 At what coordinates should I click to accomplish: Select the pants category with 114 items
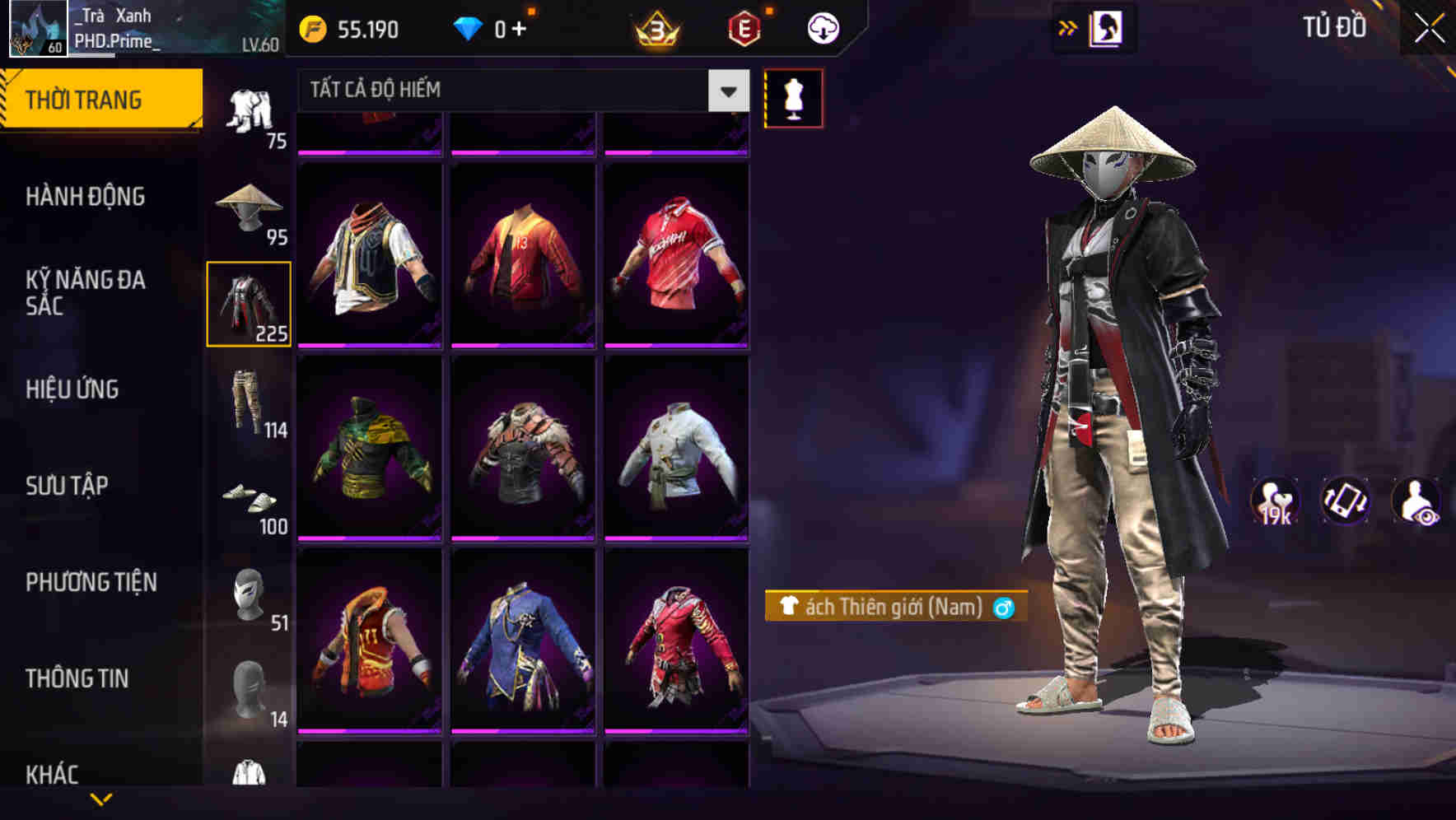[250, 403]
